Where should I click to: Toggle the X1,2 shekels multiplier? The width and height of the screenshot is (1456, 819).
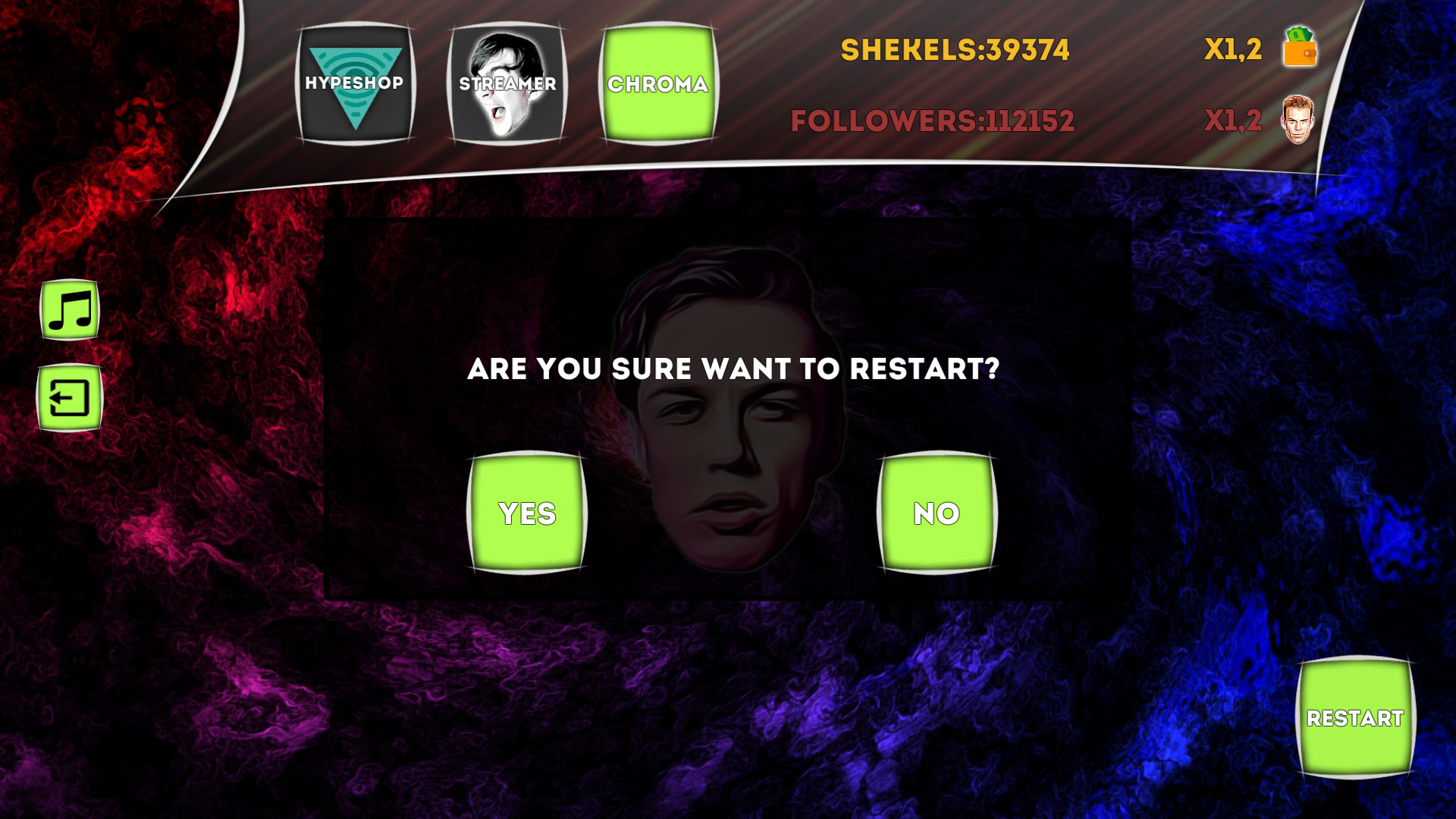1234,51
